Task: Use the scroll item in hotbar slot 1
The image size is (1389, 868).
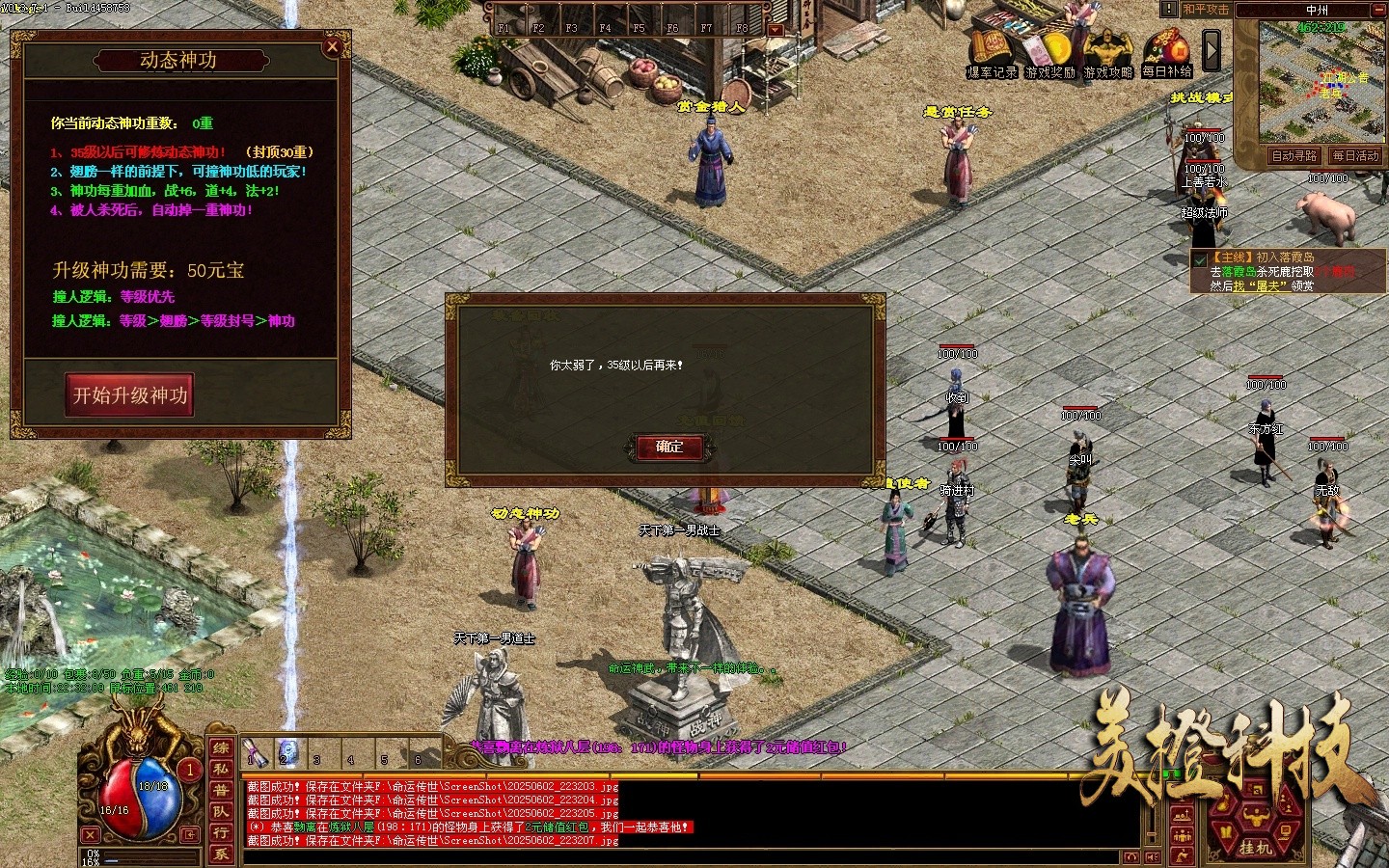Action: 256,751
